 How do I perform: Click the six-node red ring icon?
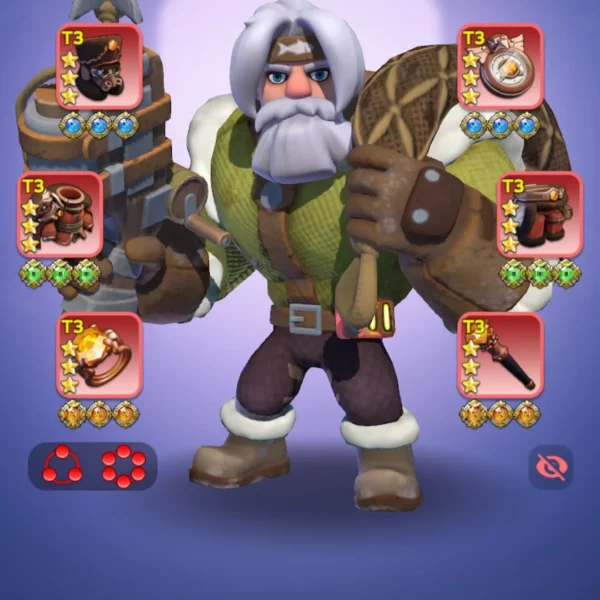click(124, 466)
